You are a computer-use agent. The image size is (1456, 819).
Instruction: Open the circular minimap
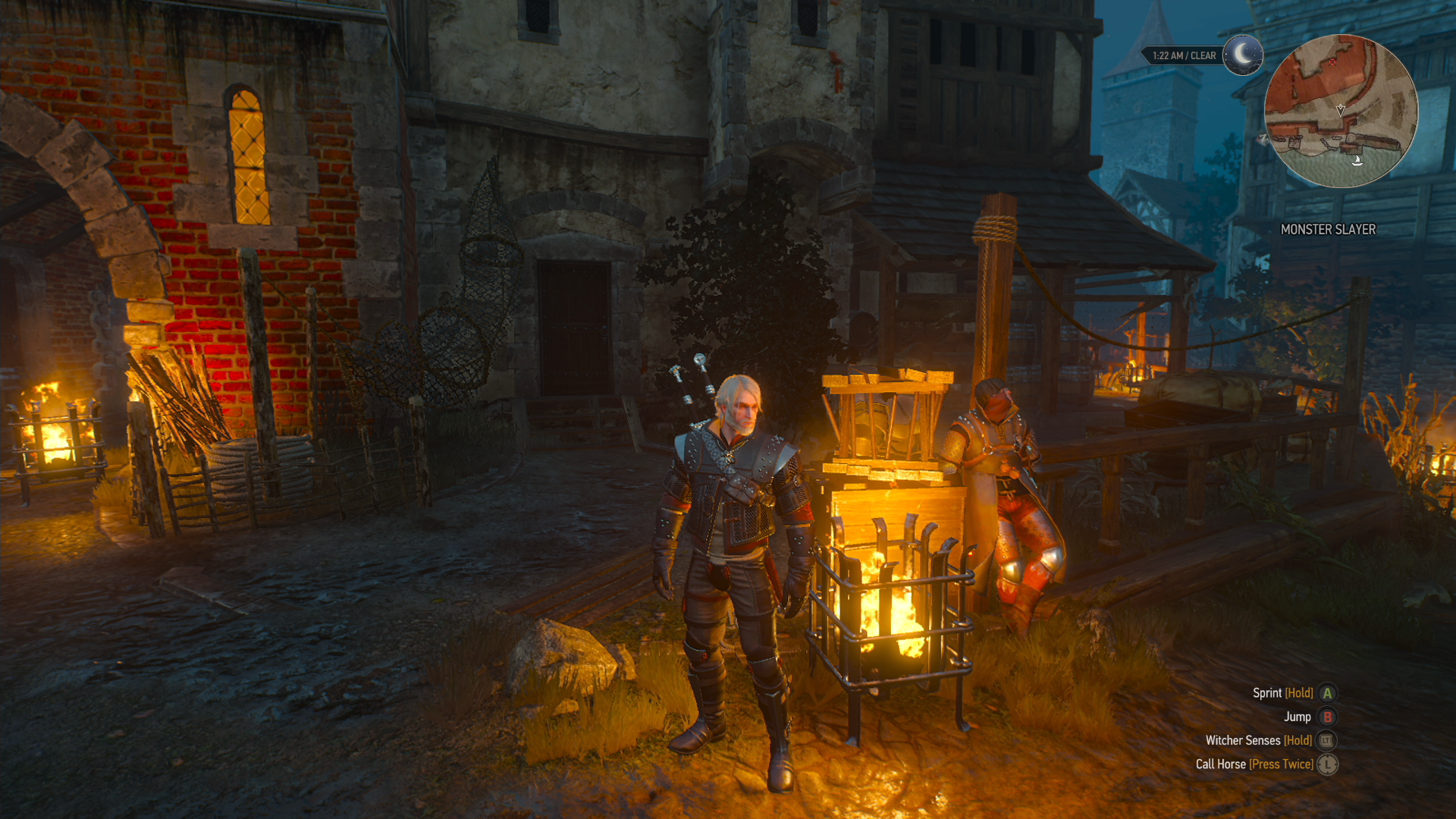click(x=1340, y=111)
